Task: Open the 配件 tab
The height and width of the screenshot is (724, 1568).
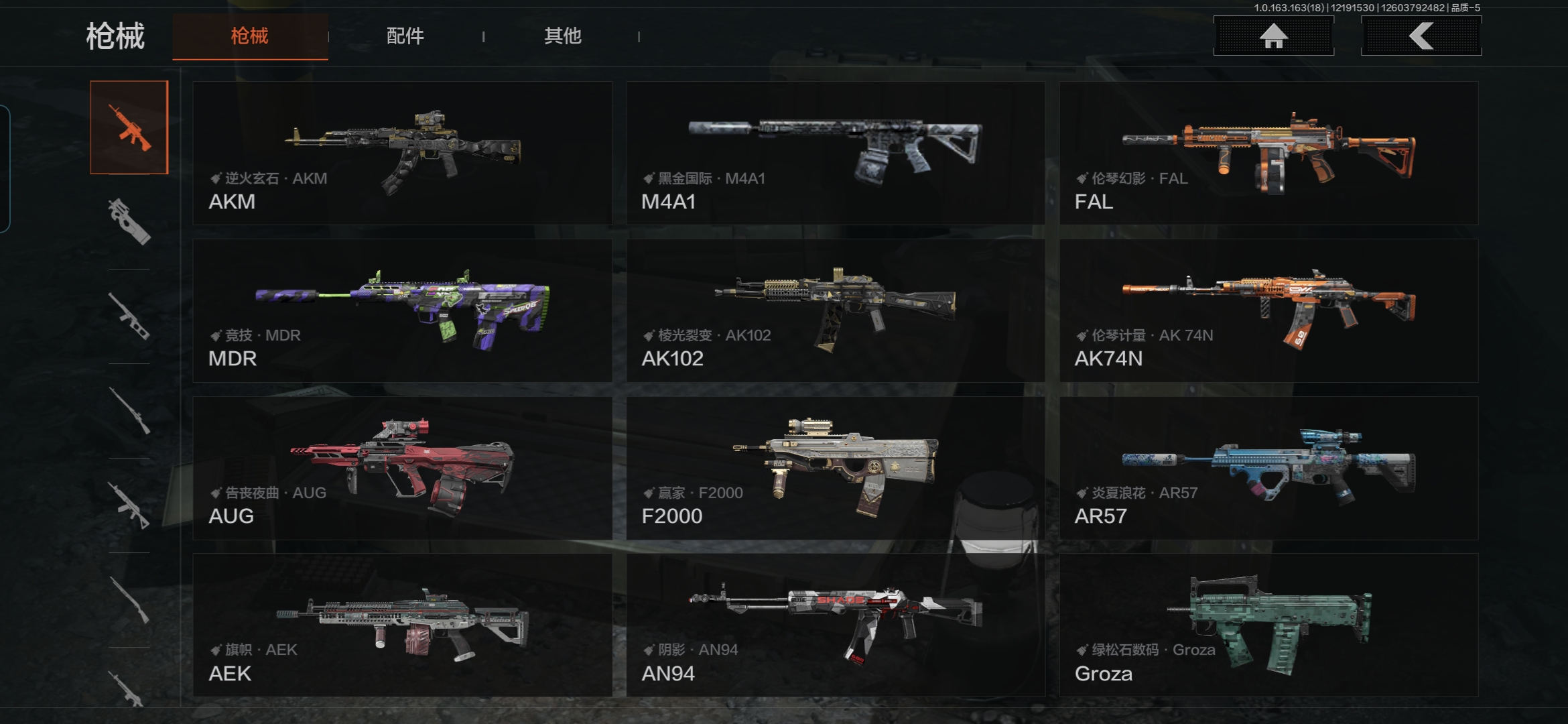Action: pos(405,36)
